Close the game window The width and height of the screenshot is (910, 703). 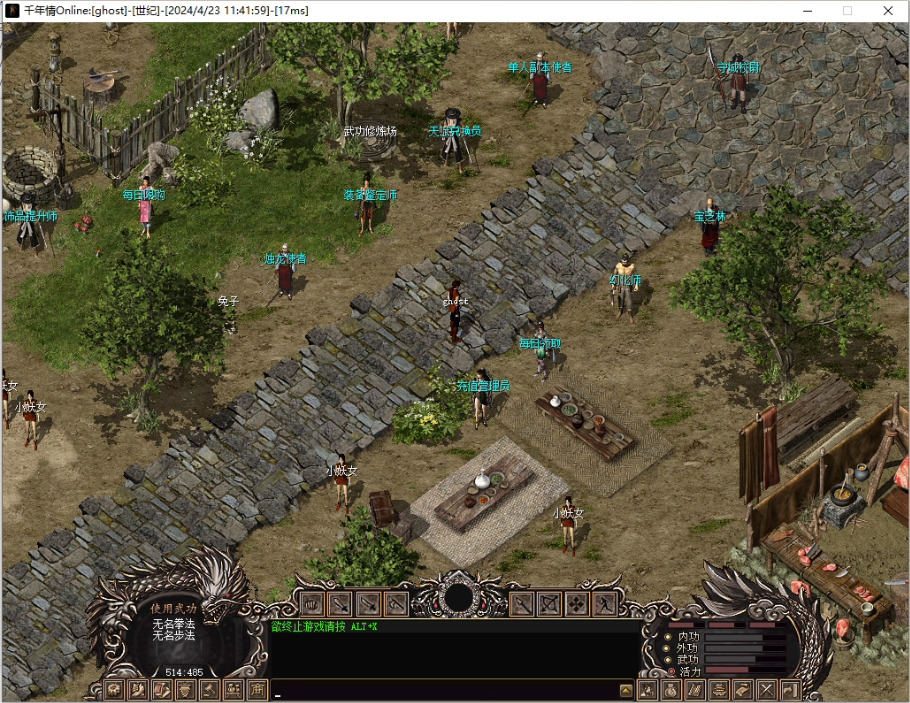887,10
